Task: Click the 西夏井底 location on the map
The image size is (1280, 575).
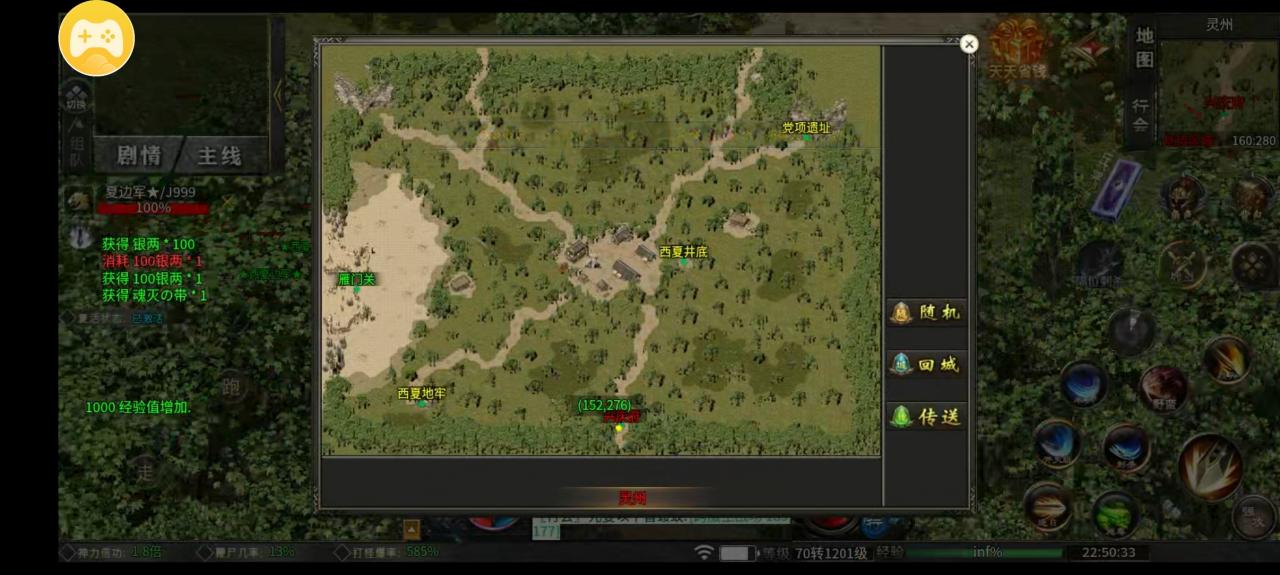Action: [683, 253]
